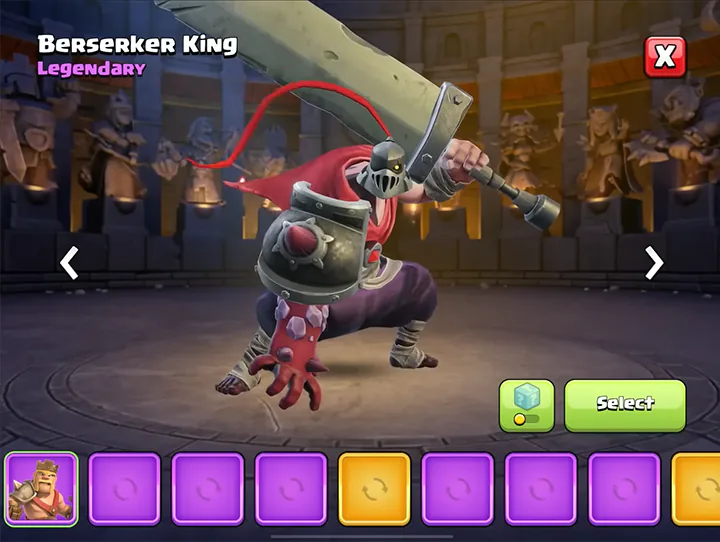The image size is (720, 542).
Task: Open the green cube scenery preview button
Action: tap(526, 405)
